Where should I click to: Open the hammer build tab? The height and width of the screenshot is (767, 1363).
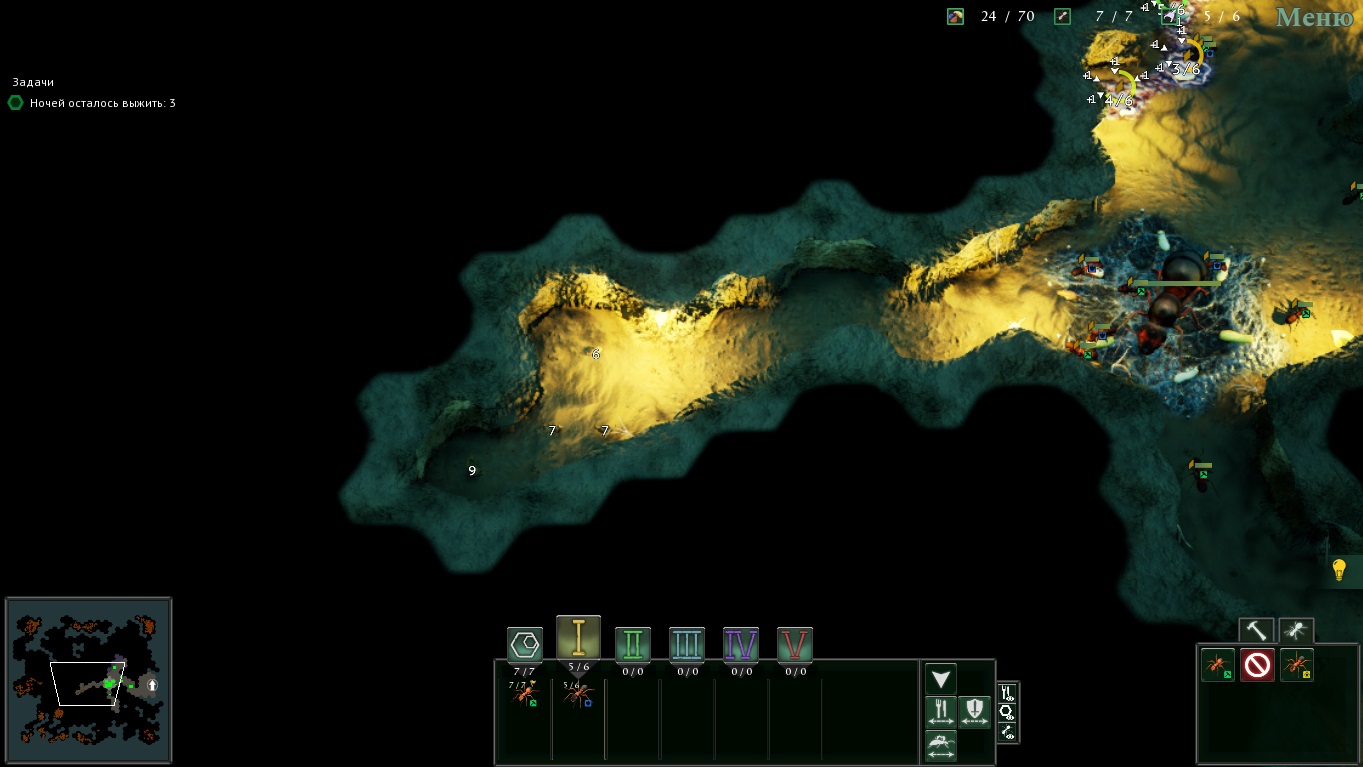coord(1256,631)
